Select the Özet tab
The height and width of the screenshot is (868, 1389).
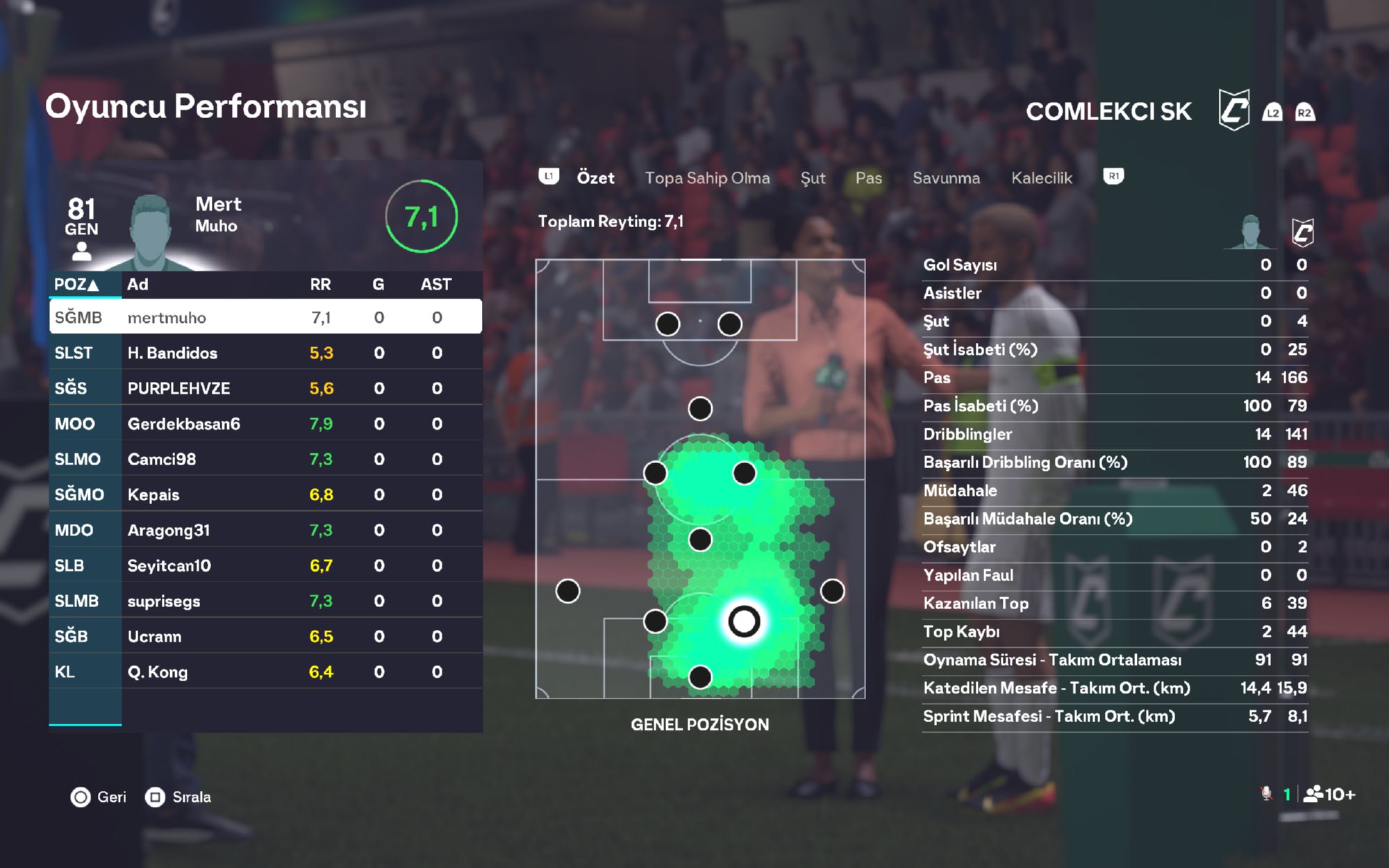595,178
